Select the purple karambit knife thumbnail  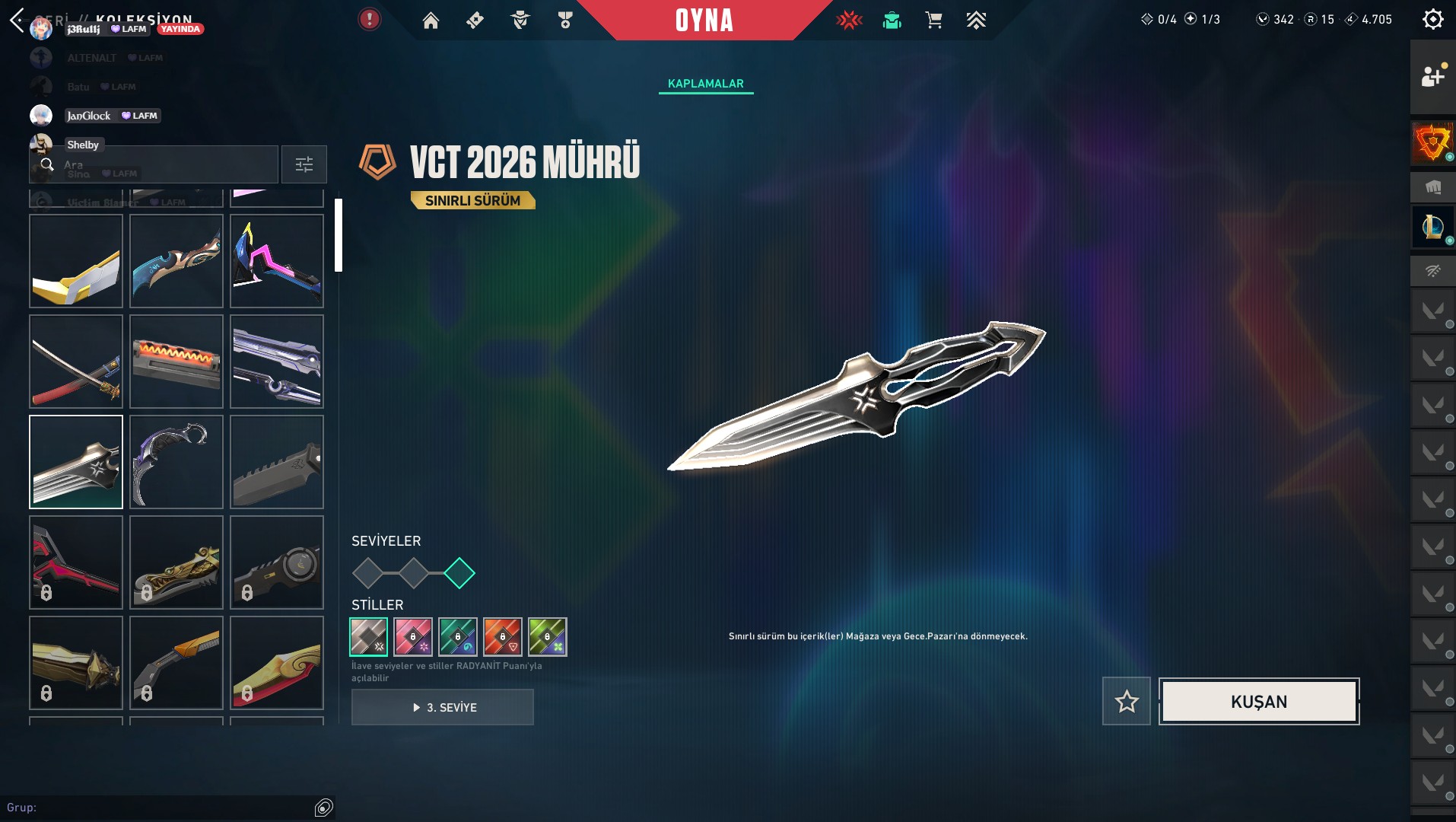click(176, 462)
